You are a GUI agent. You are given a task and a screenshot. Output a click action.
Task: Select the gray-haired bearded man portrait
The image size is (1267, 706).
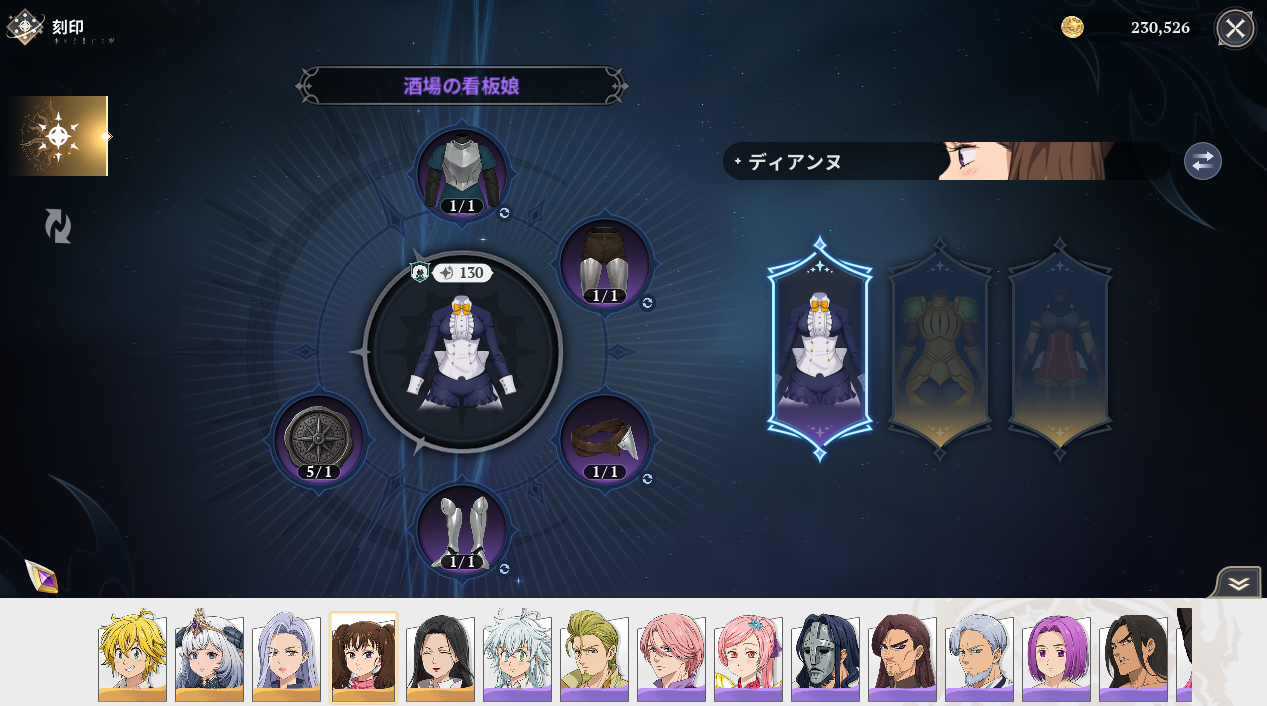[x=979, y=656]
